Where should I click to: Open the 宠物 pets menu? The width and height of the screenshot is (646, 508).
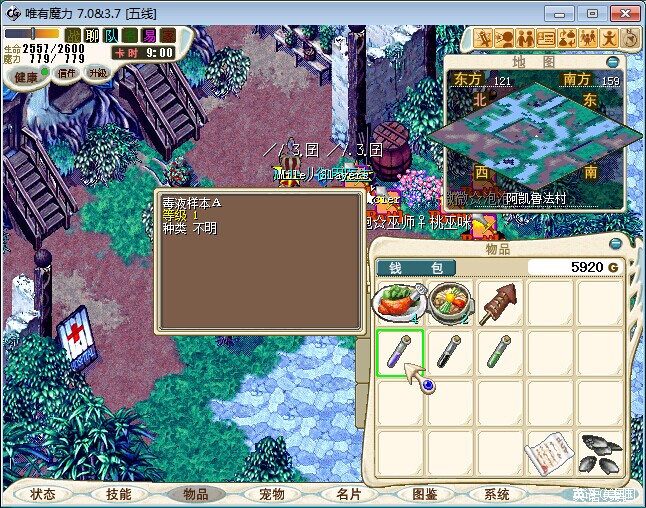[x=272, y=494]
